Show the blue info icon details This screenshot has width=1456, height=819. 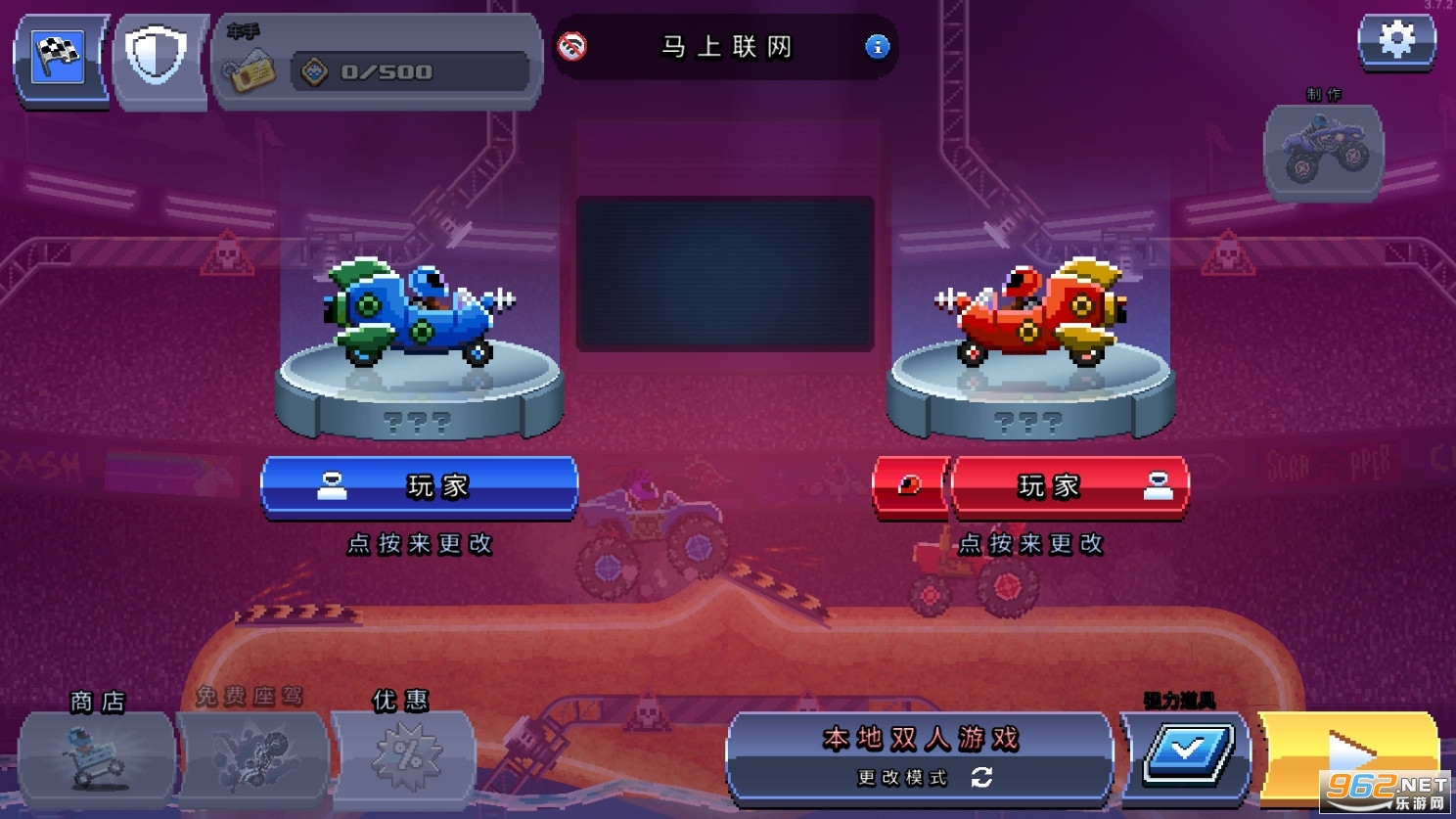pos(878,47)
